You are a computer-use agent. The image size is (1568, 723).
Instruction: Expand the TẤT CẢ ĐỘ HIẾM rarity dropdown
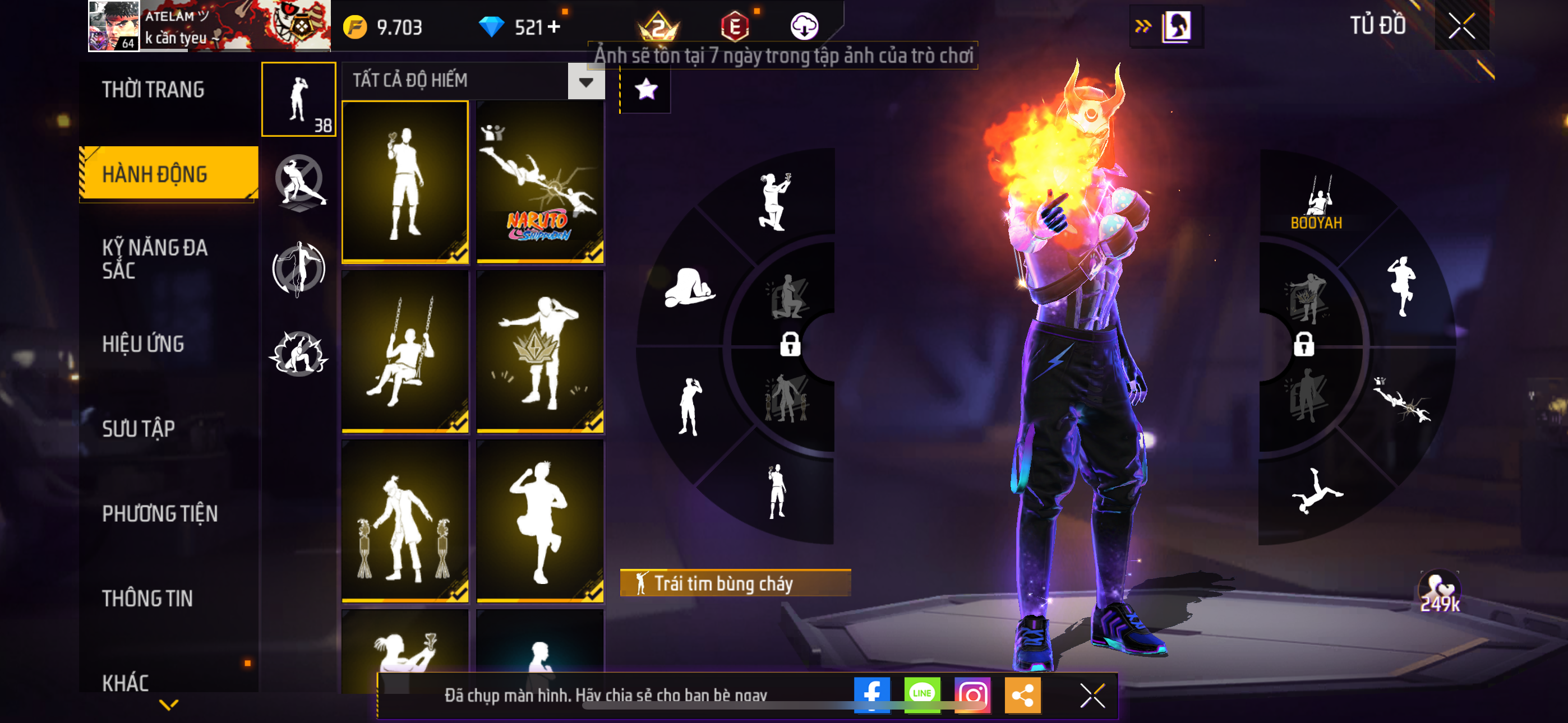pyautogui.click(x=585, y=82)
